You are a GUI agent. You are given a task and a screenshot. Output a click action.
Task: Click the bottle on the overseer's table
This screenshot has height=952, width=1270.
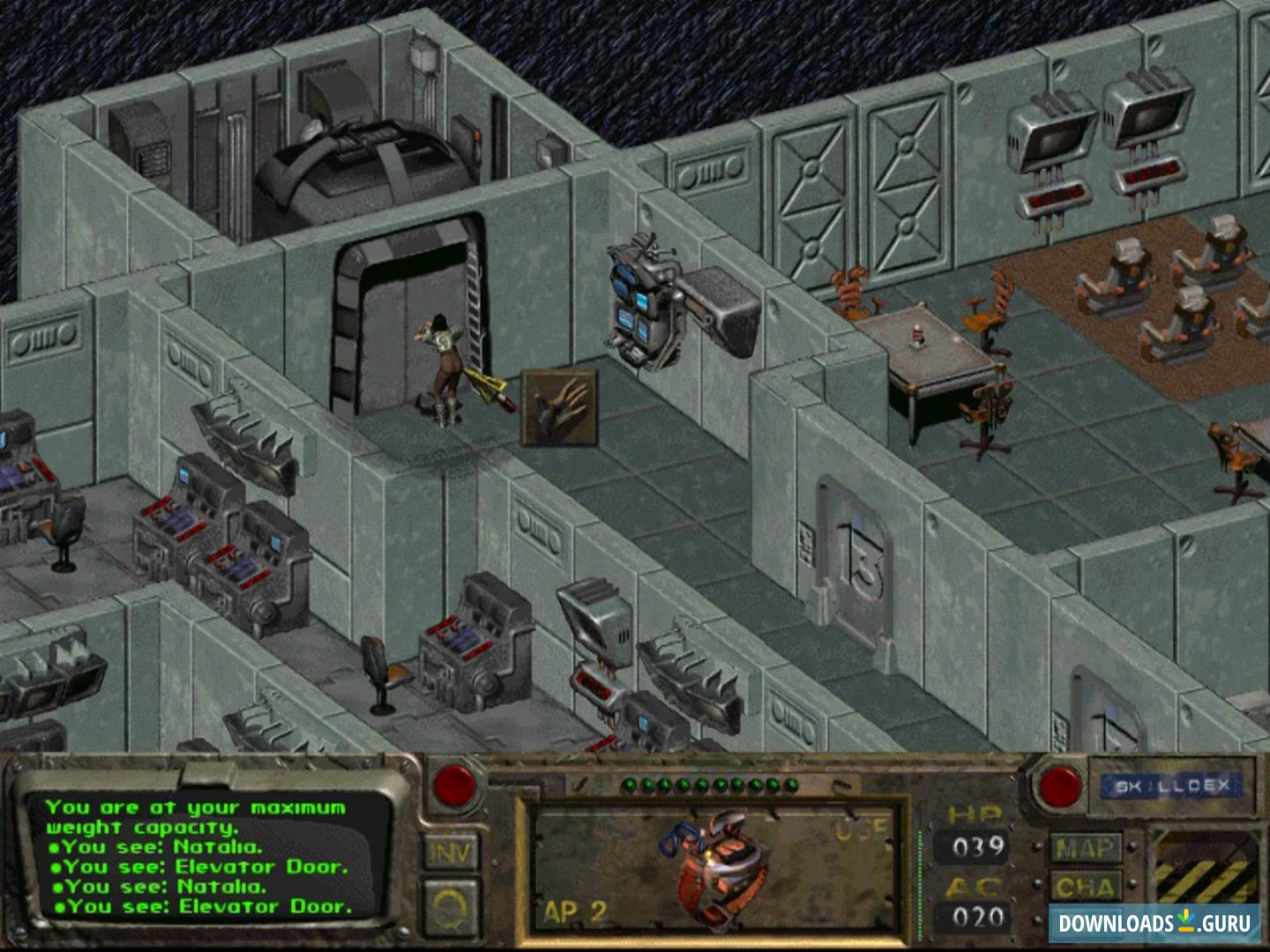coord(917,335)
